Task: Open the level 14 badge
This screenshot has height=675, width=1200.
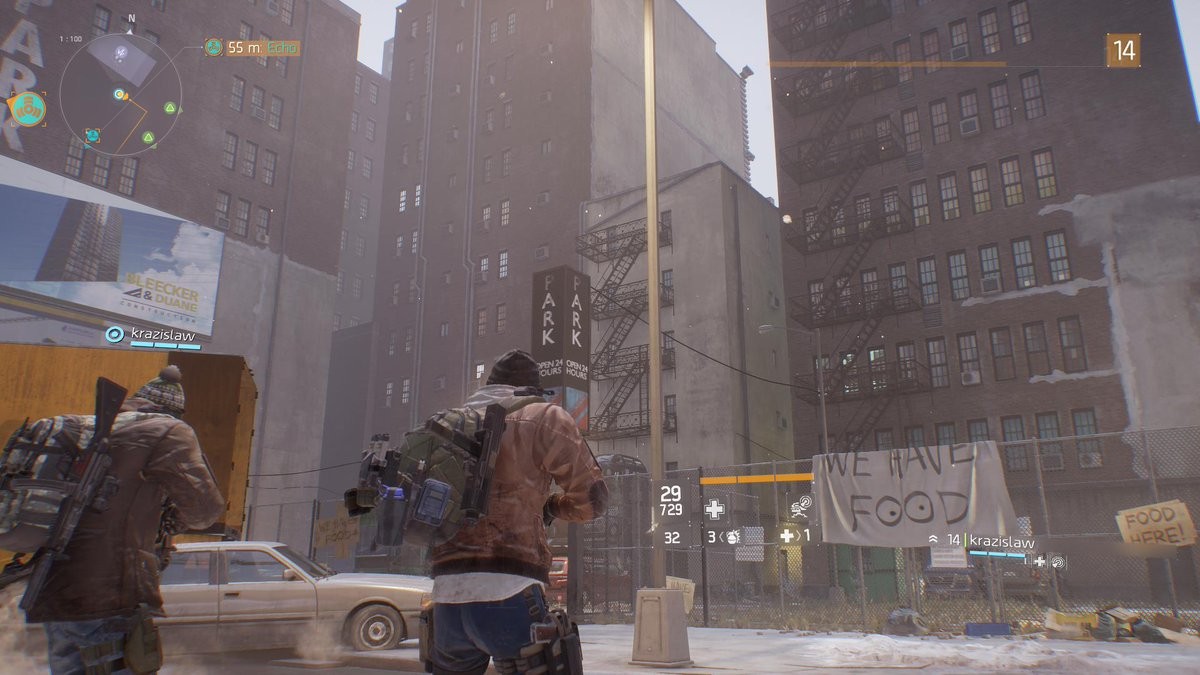Action: coord(1123,50)
